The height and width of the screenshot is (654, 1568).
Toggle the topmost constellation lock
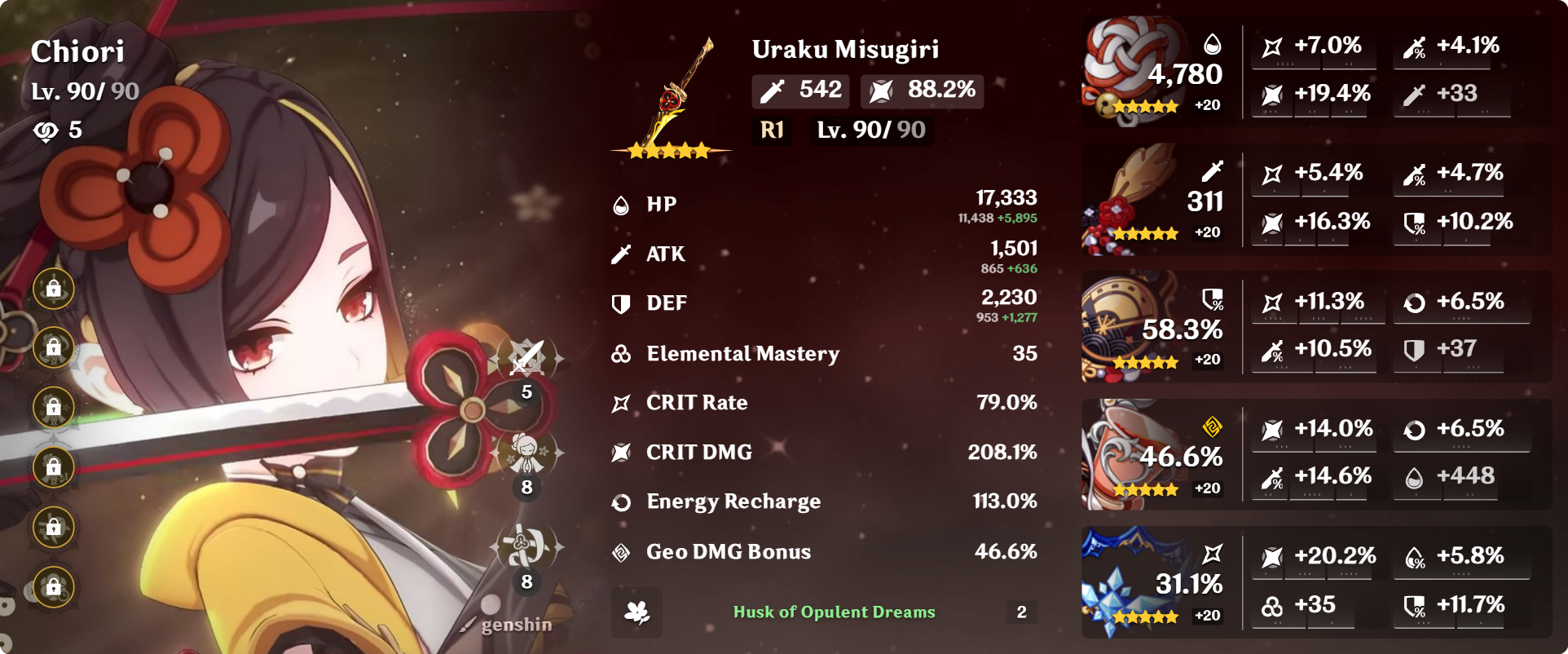point(53,288)
